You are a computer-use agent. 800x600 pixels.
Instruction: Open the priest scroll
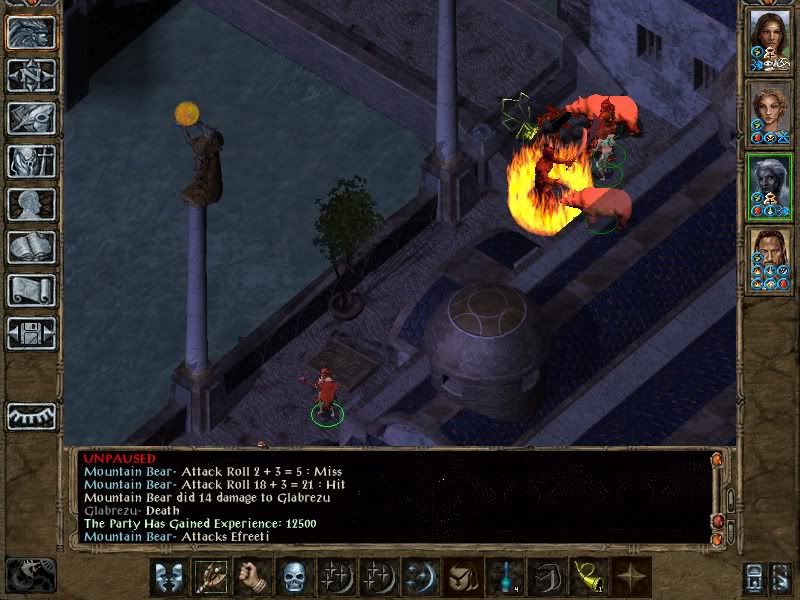click(31, 290)
